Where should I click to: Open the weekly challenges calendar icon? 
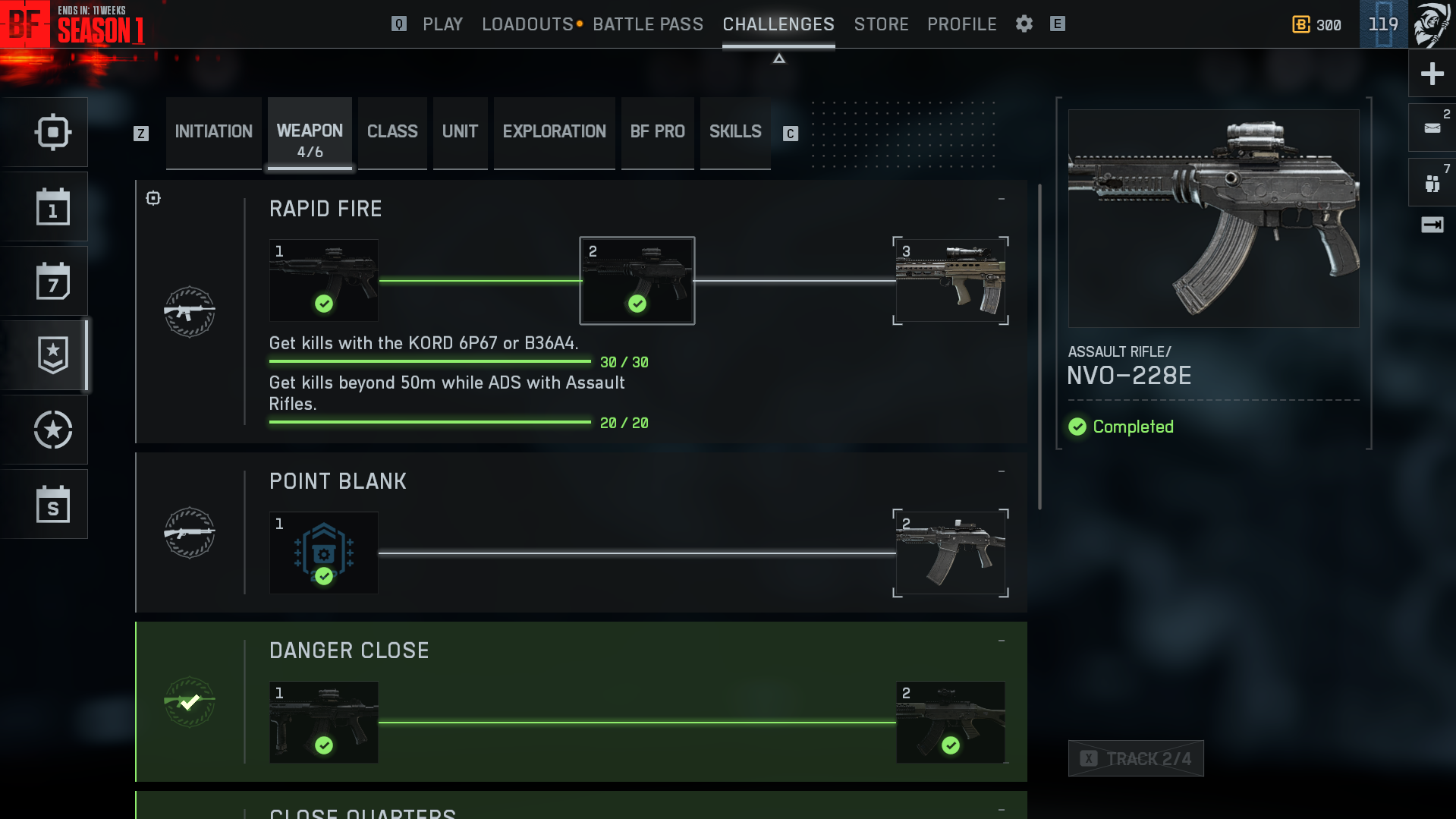52,282
